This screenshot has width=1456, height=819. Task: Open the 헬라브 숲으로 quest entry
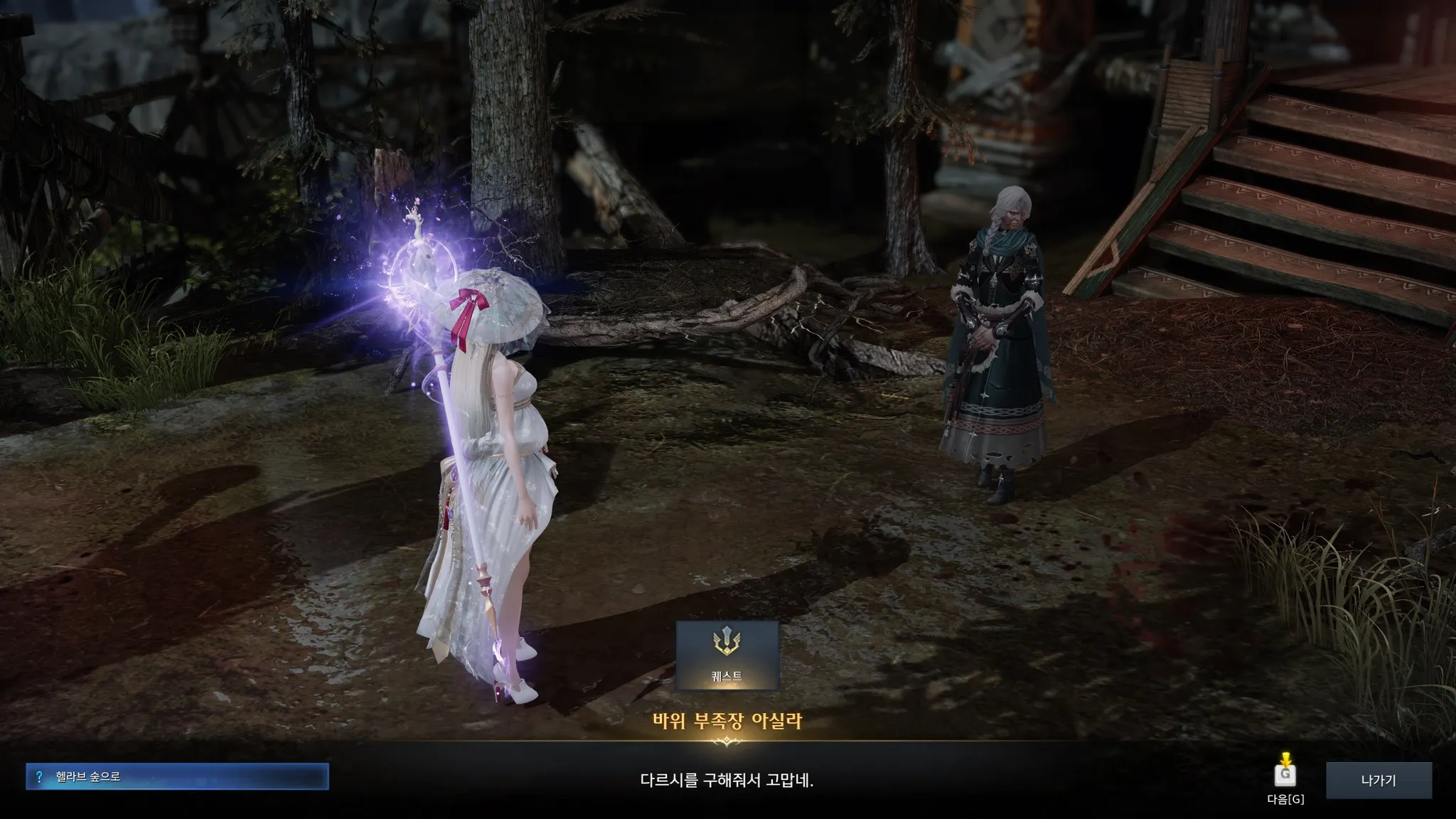(177, 776)
